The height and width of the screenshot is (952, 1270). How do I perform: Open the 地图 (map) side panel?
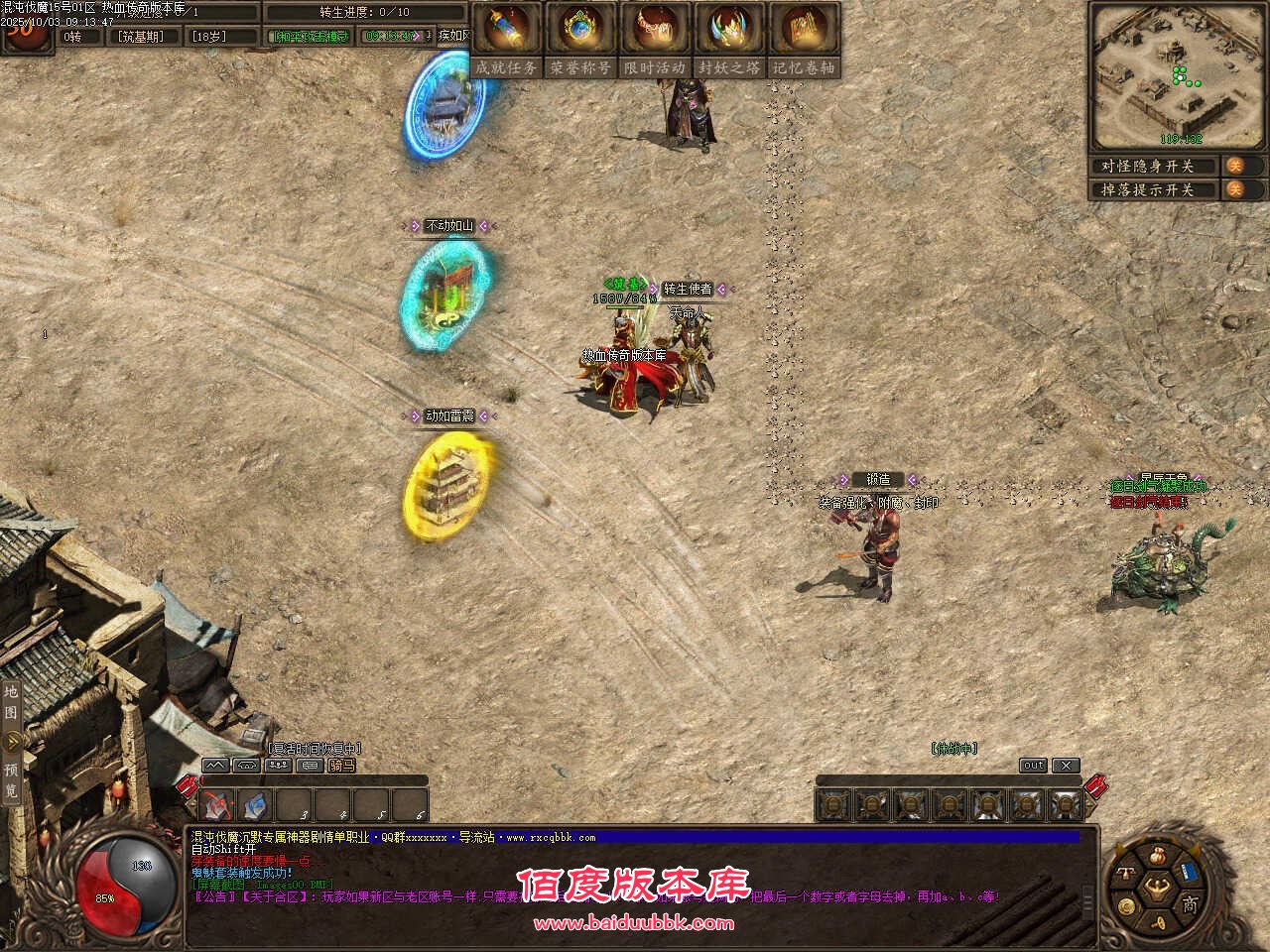[12, 699]
